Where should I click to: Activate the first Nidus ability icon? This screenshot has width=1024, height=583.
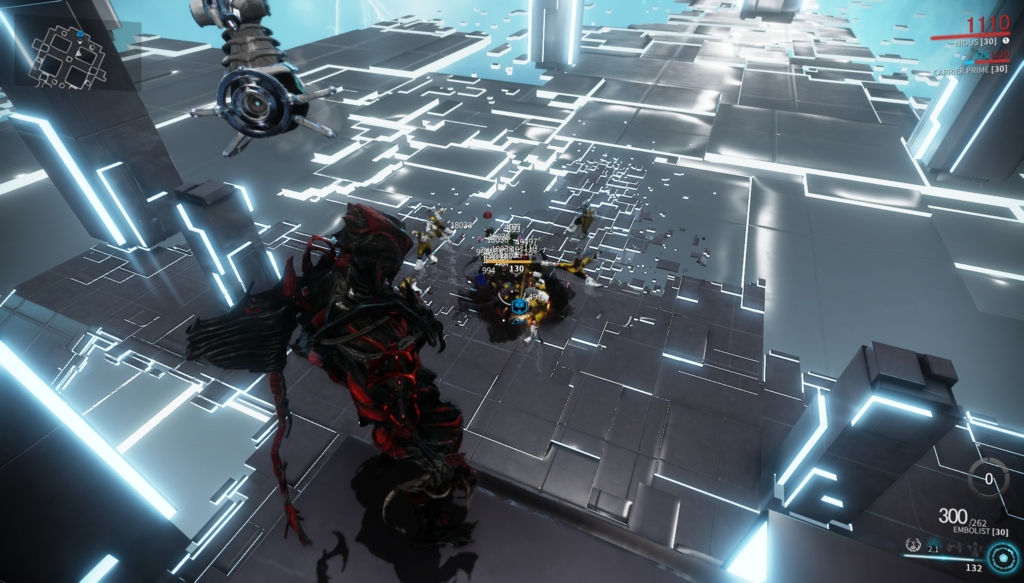pyautogui.click(x=913, y=545)
